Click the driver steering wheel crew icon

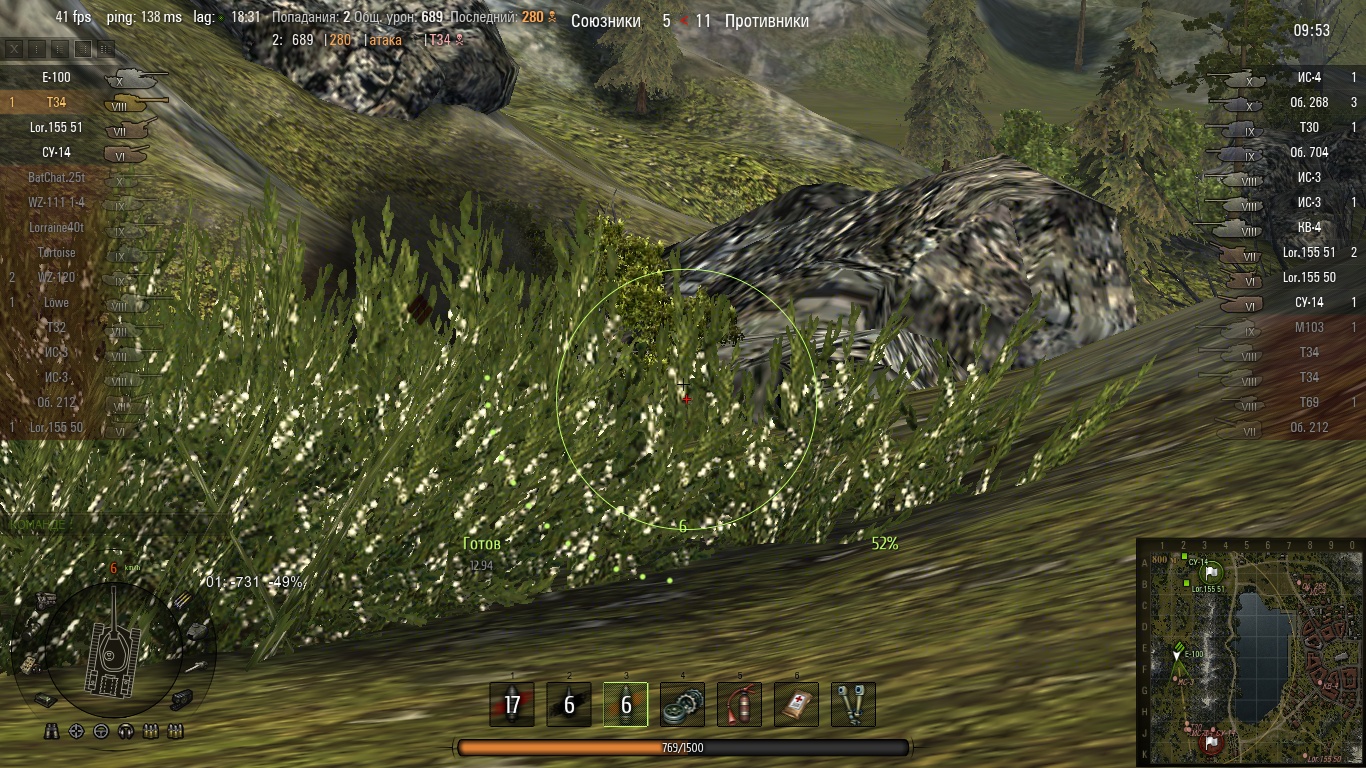[x=101, y=732]
